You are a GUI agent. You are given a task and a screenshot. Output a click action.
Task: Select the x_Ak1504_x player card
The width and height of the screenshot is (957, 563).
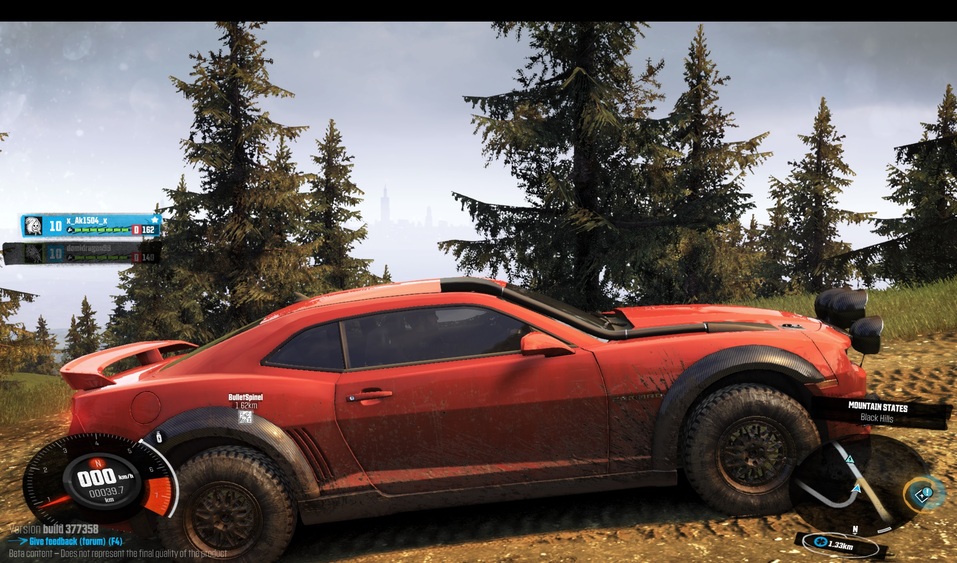91,226
